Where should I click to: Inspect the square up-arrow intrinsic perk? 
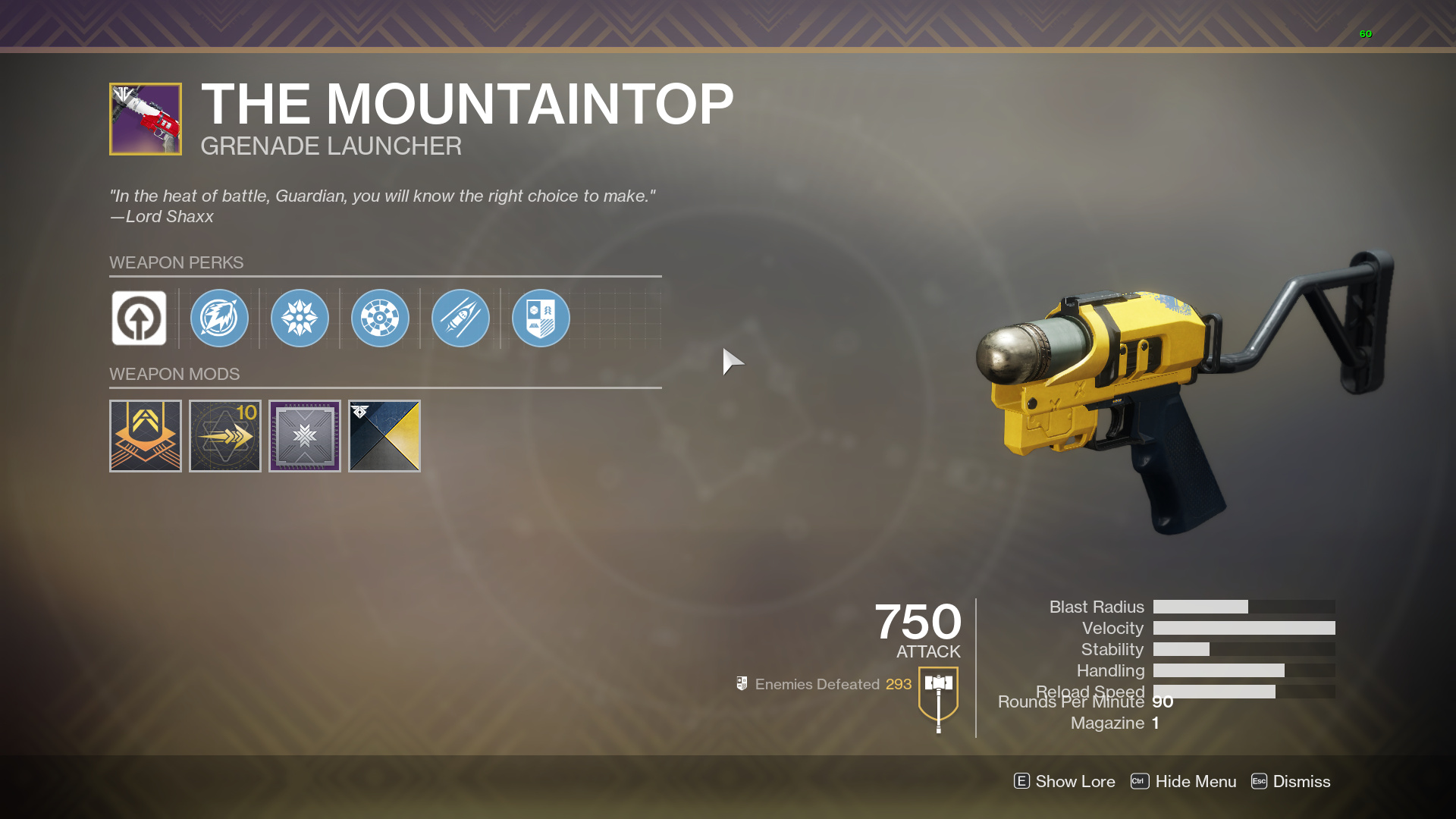point(139,318)
